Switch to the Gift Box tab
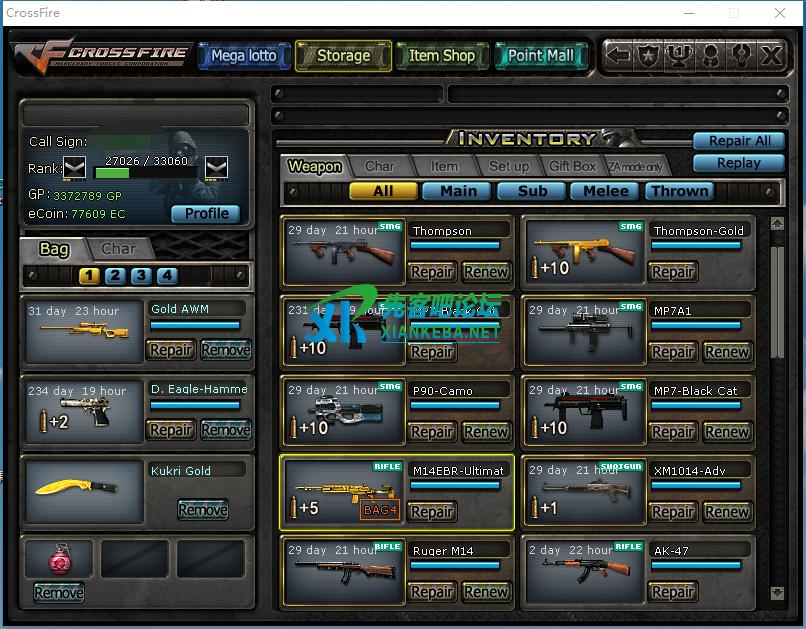The image size is (806, 629). 572,167
